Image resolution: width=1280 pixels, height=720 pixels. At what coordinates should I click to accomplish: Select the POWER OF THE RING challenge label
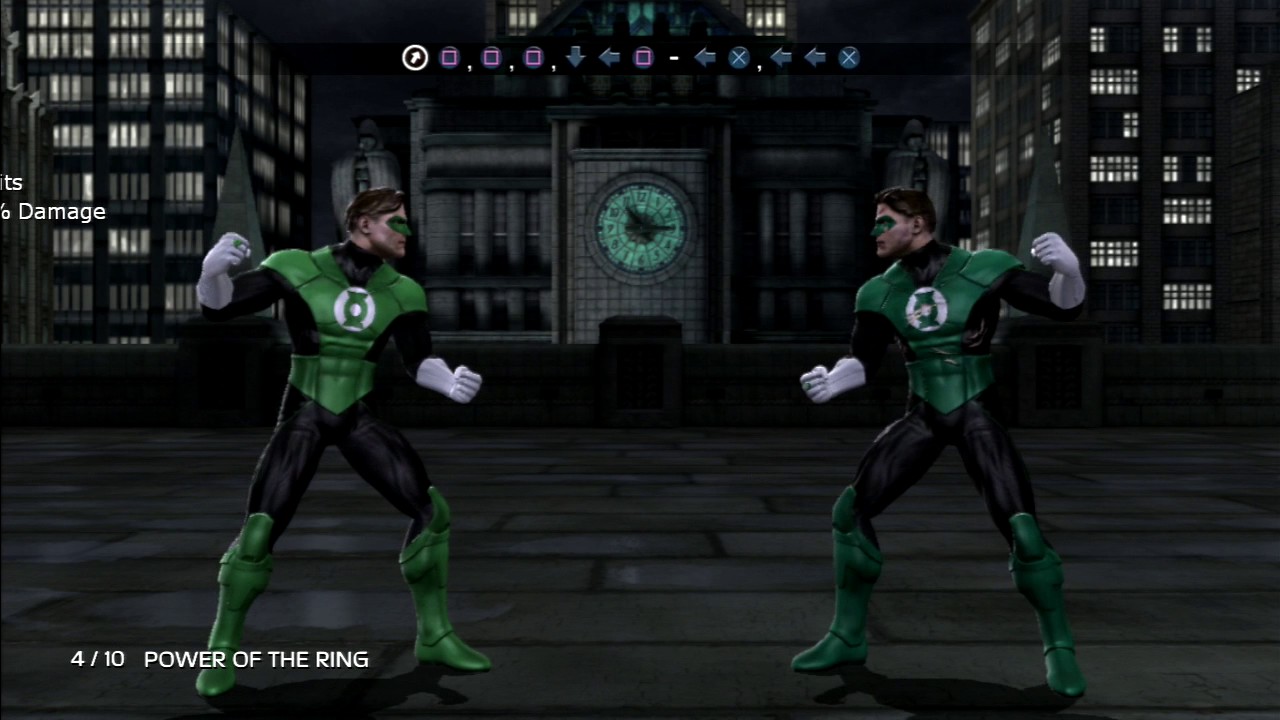pos(256,660)
